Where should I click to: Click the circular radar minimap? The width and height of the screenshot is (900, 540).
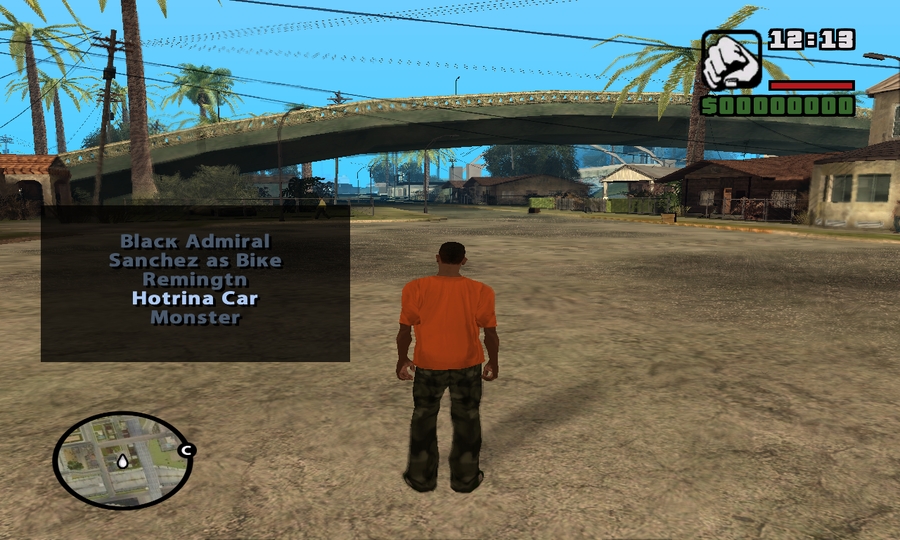pos(122,460)
